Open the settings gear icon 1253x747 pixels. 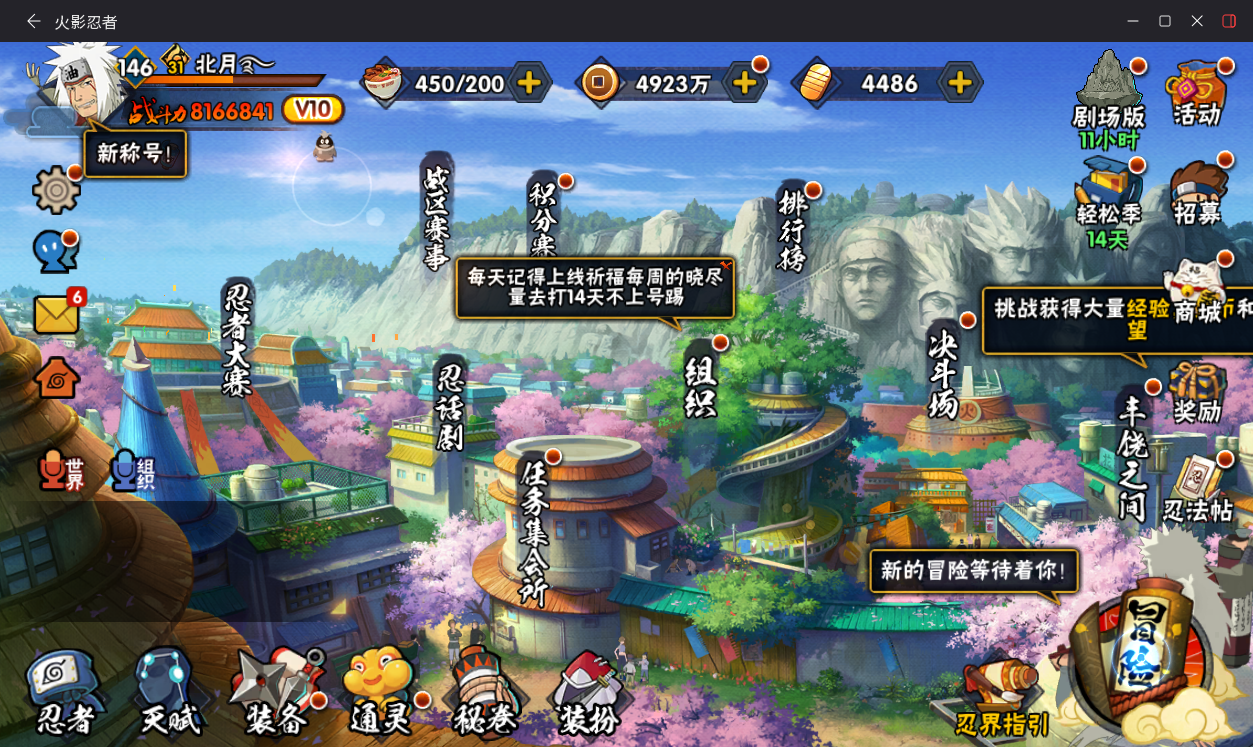point(57,190)
